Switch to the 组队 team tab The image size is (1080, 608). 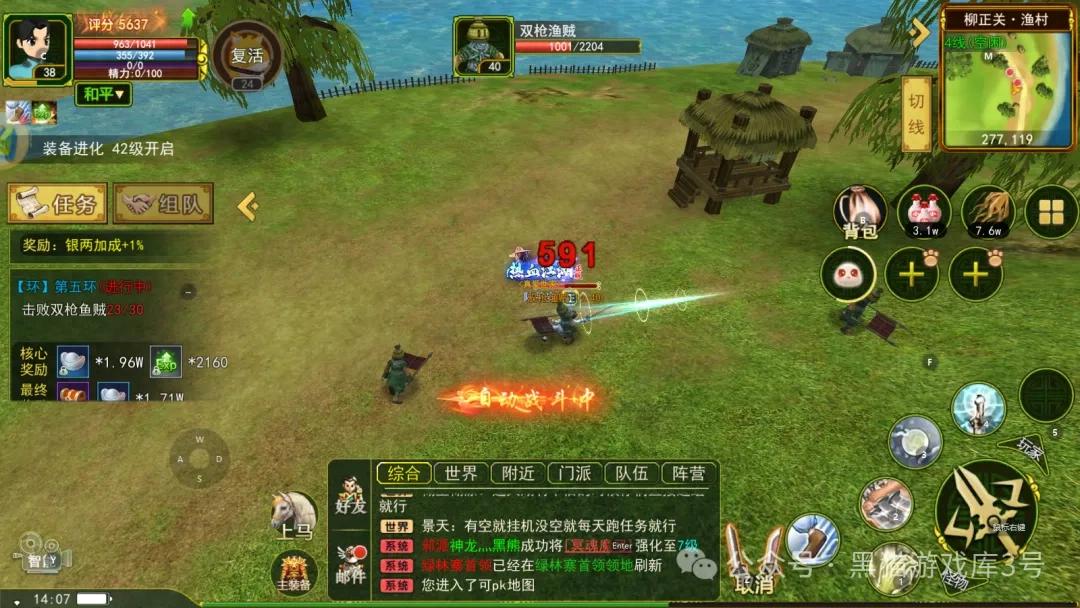tap(163, 204)
